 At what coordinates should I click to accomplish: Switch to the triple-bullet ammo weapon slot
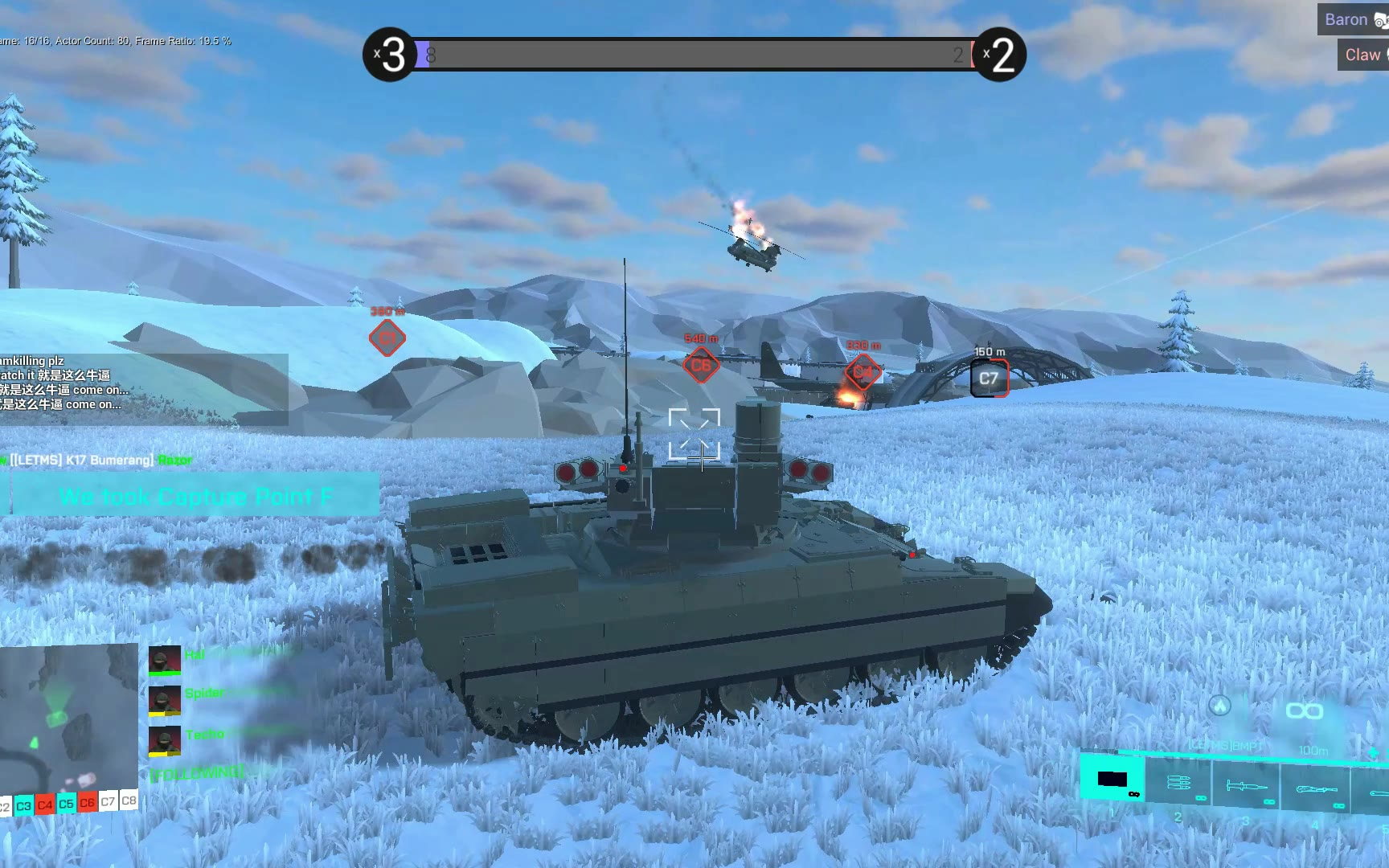point(1178,783)
